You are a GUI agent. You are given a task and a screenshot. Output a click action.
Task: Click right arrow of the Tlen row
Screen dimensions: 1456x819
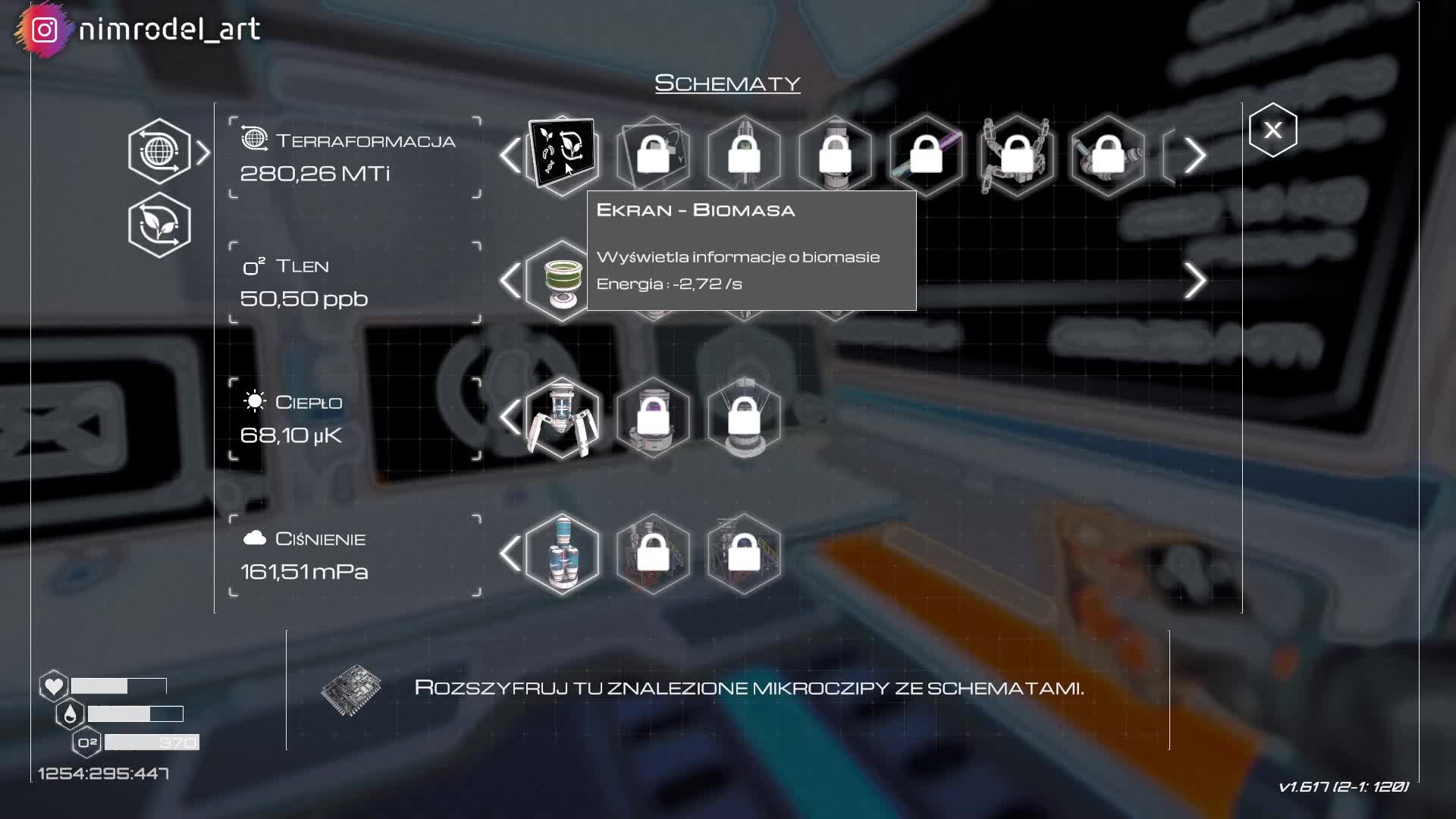(1195, 281)
